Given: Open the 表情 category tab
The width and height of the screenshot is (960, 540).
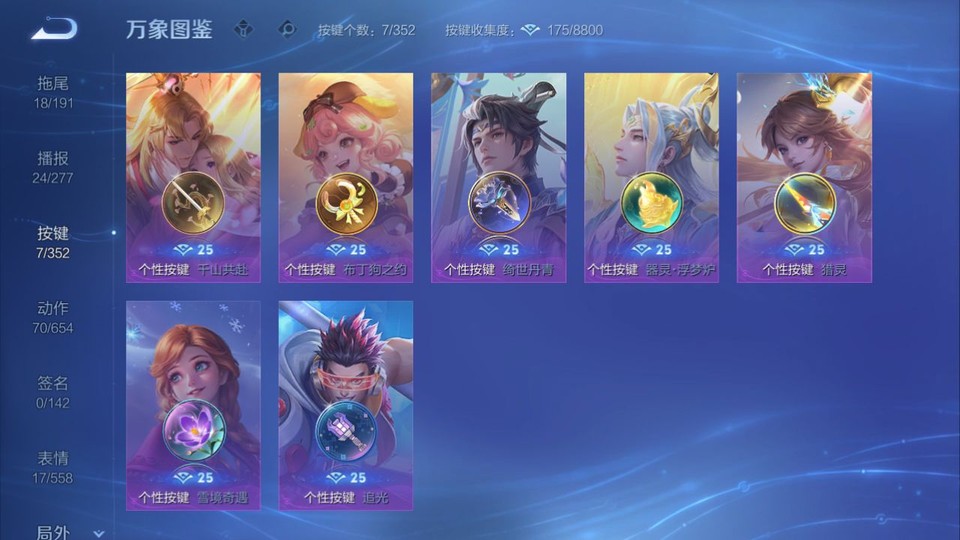Looking at the screenshot, I should click(53, 467).
